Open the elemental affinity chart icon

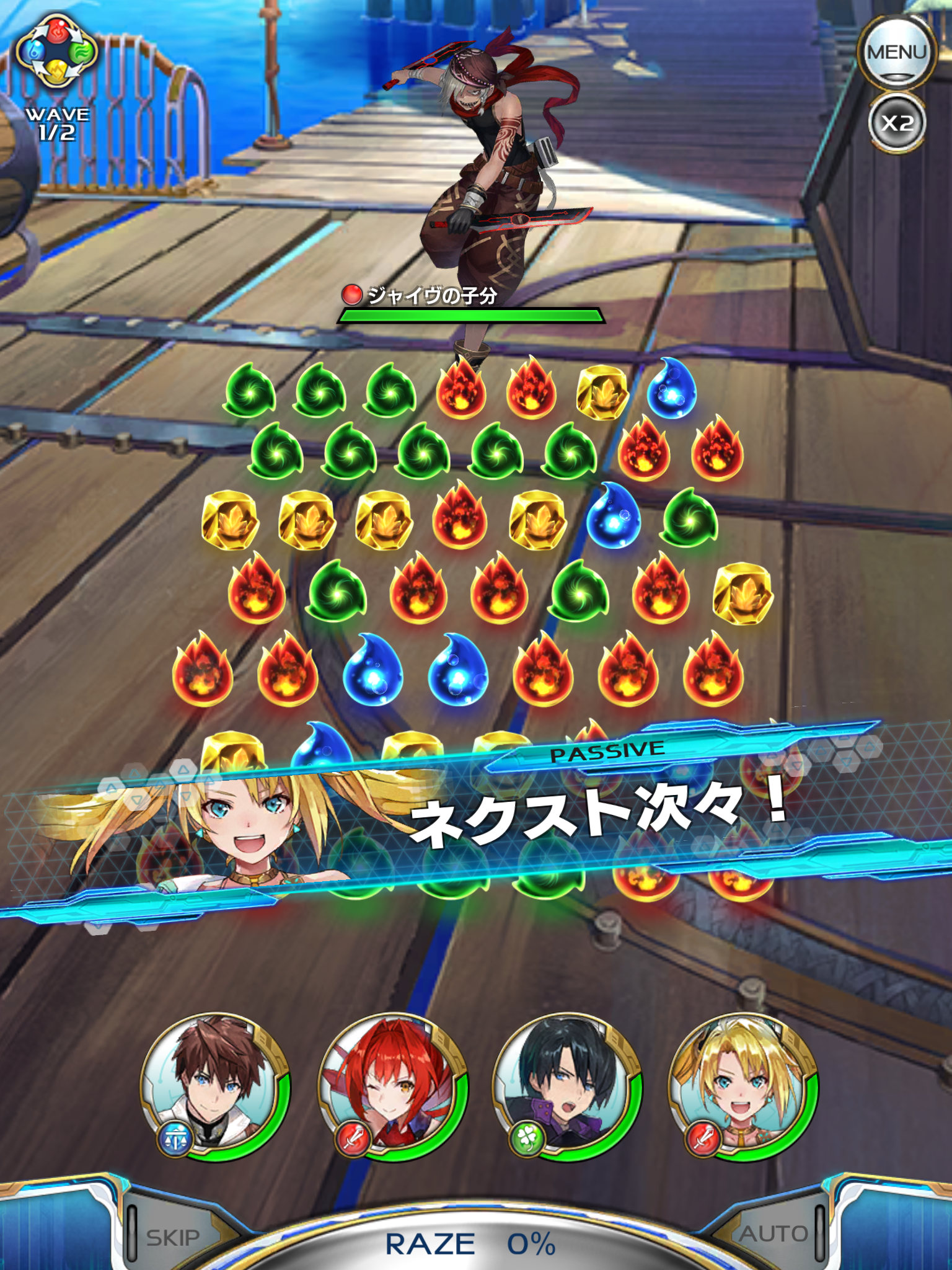[x=56, y=51]
